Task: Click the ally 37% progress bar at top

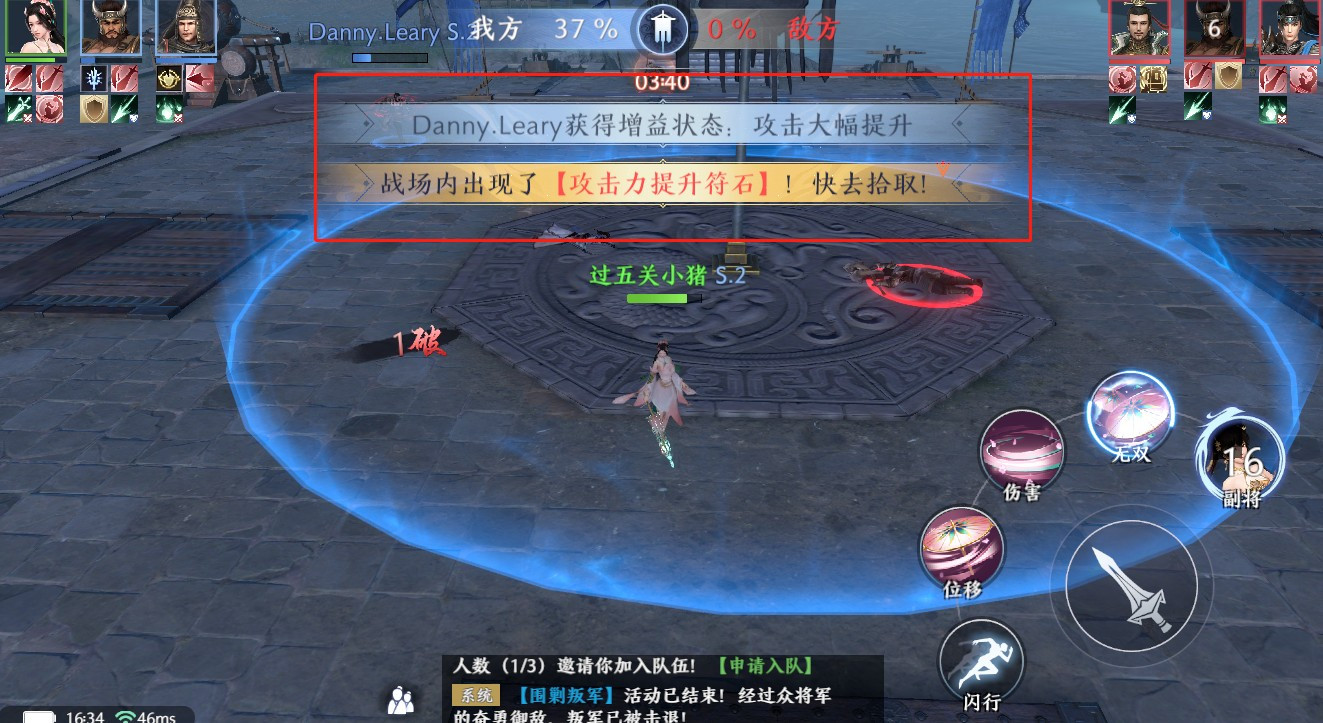Action: pos(389,55)
